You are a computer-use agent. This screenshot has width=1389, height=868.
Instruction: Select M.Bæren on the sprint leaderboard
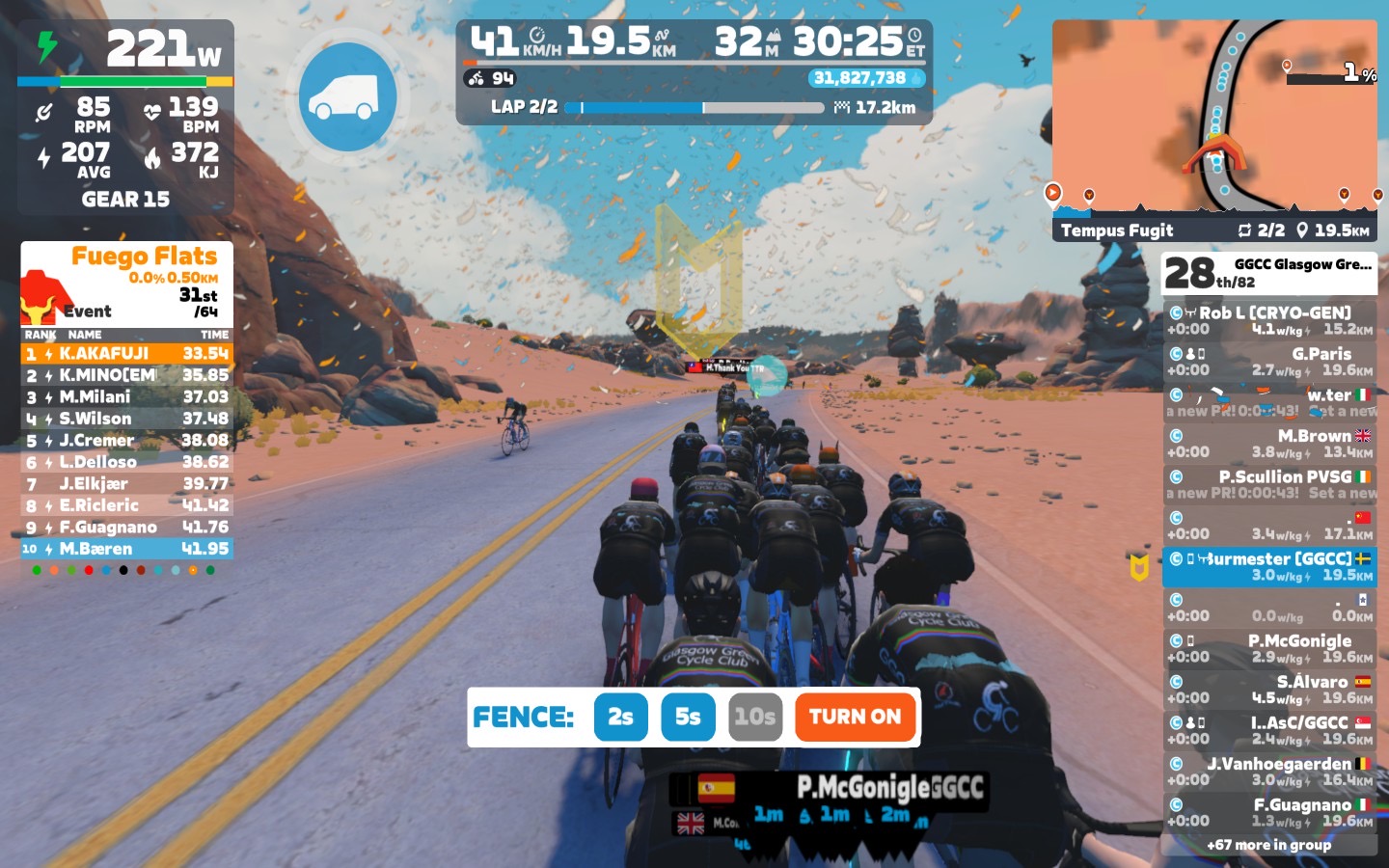point(126,549)
